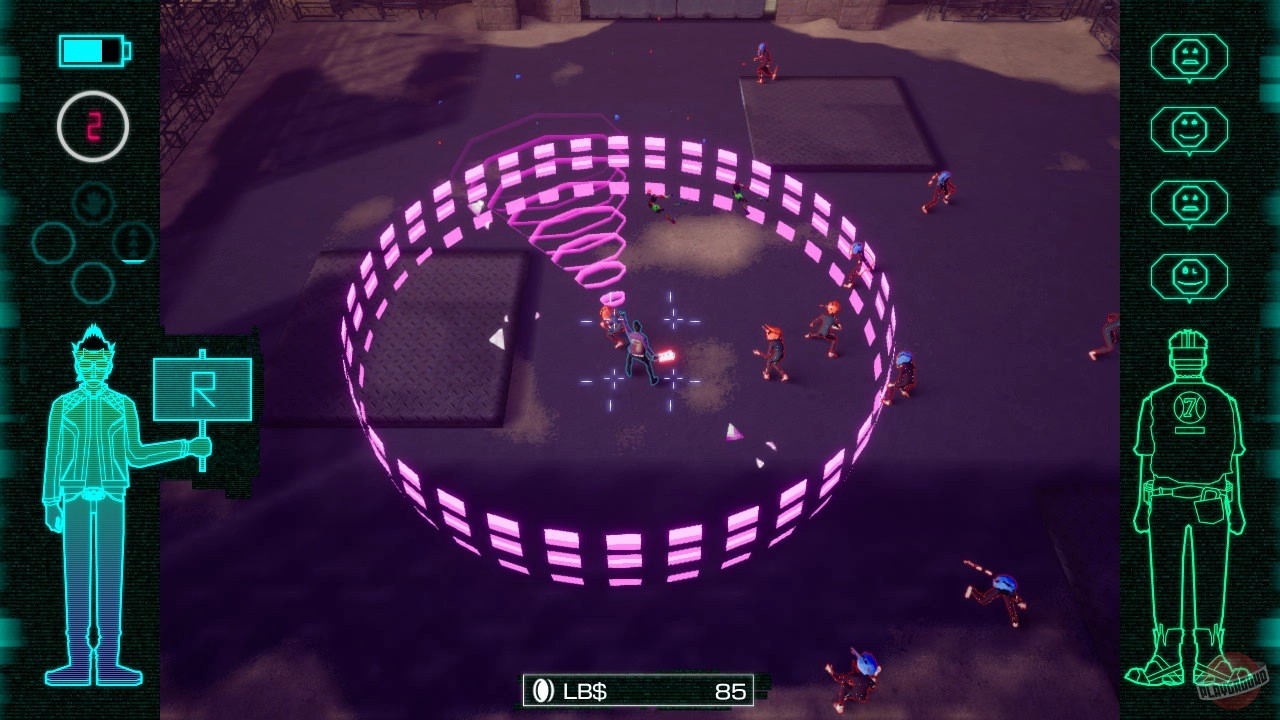Toggle the empty bottom ability slot circle
Image resolution: width=1280 pixels, height=720 pixels.
coord(92,282)
